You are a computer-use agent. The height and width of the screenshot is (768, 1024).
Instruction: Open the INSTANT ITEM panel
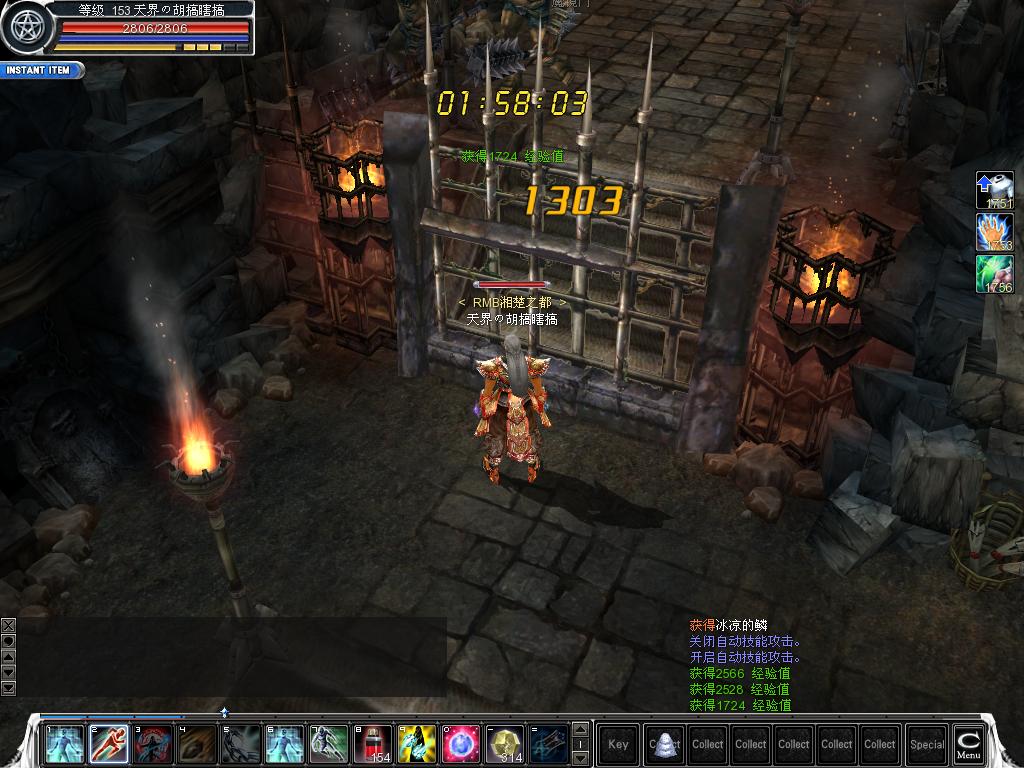[40, 70]
